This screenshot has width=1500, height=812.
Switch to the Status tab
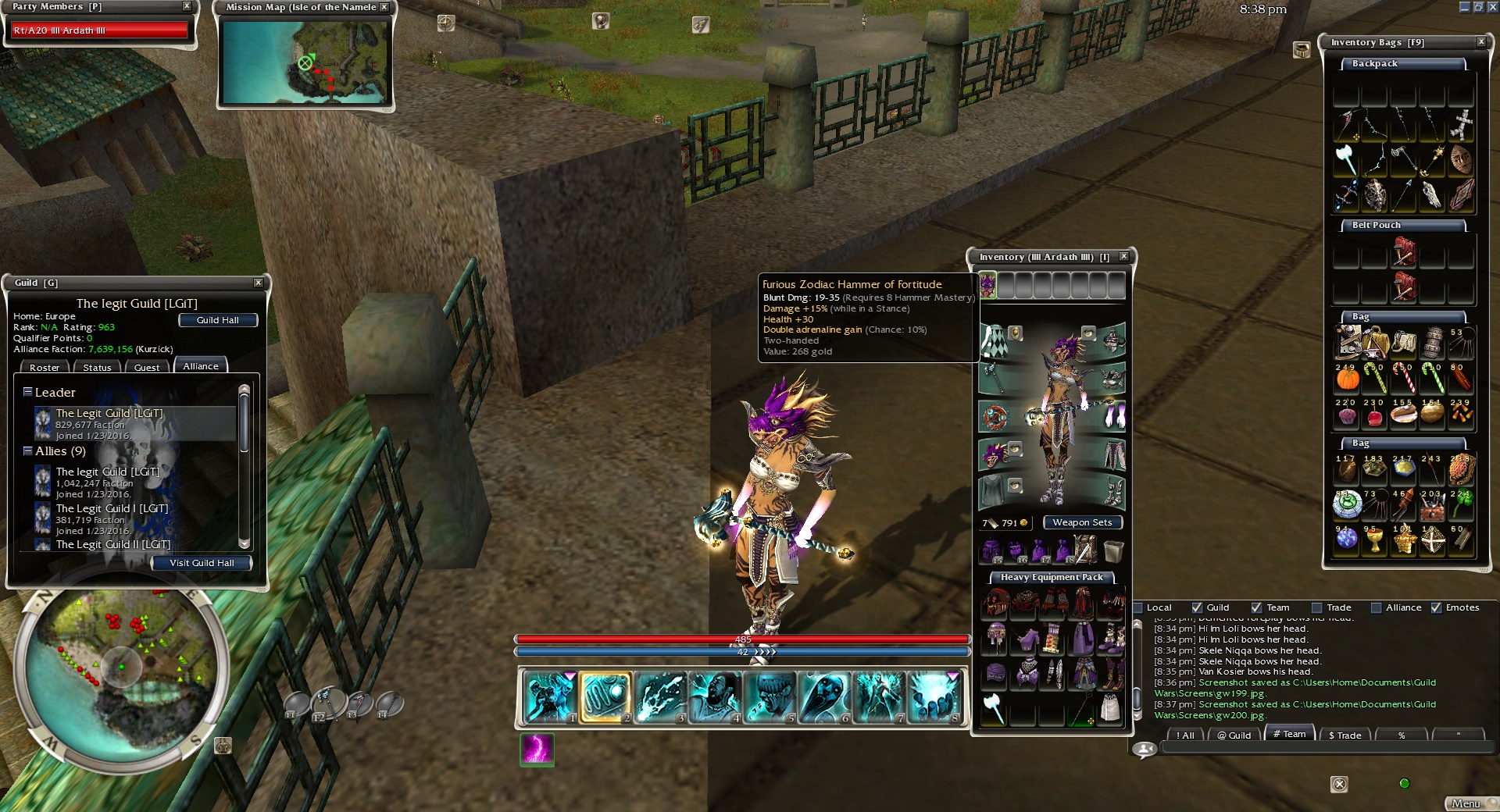(x=97, y=368)
